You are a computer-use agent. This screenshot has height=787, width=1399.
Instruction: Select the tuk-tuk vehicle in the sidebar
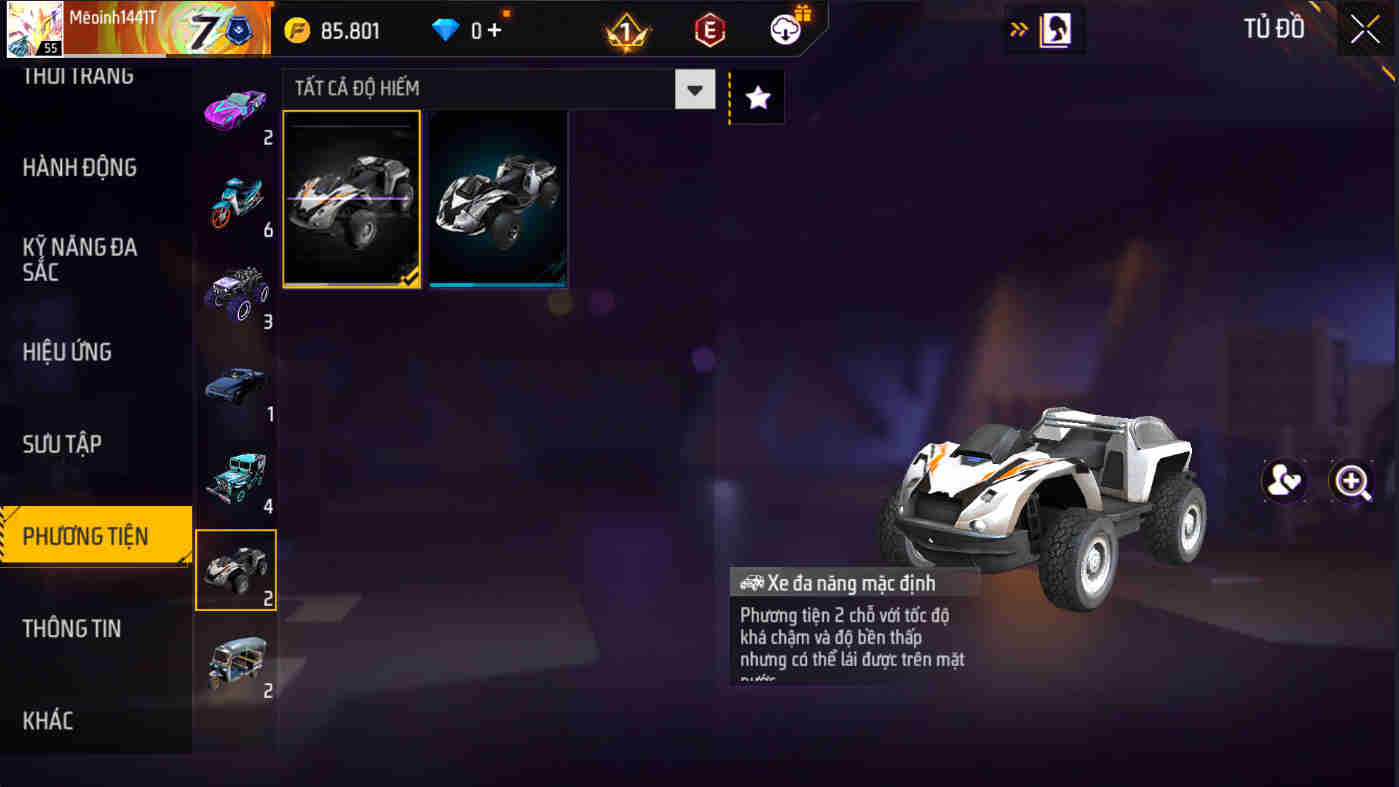(236, 660)
